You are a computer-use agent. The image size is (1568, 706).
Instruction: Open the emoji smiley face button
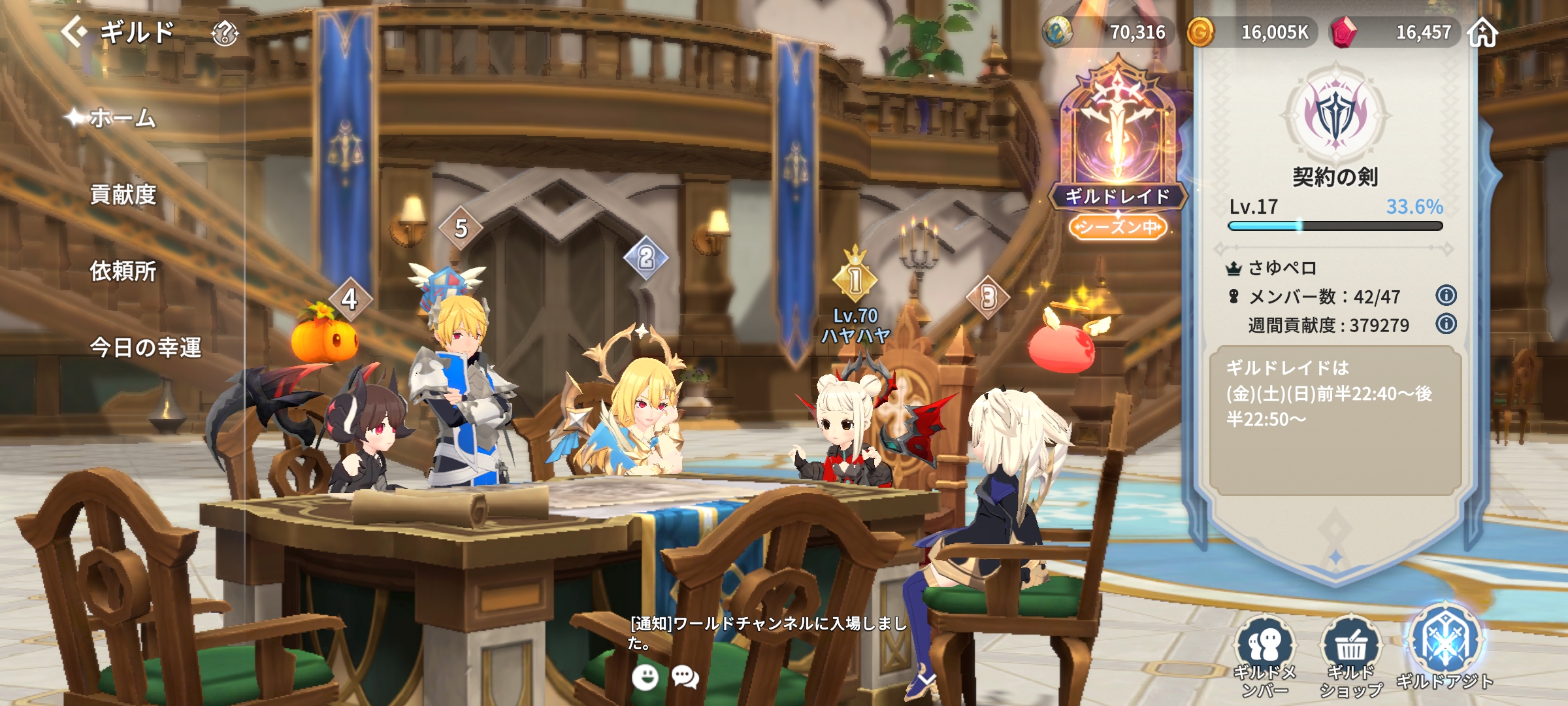pos(645,677)
